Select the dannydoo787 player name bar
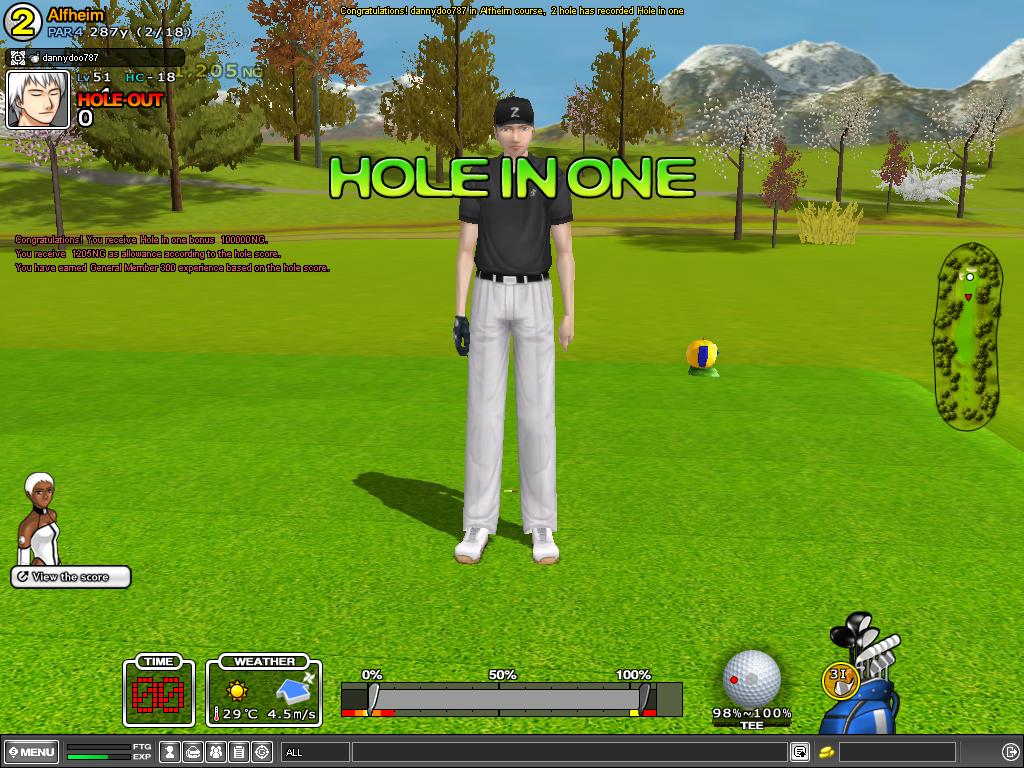Viewport: 1024px width, 768px height. click(95, 58)
